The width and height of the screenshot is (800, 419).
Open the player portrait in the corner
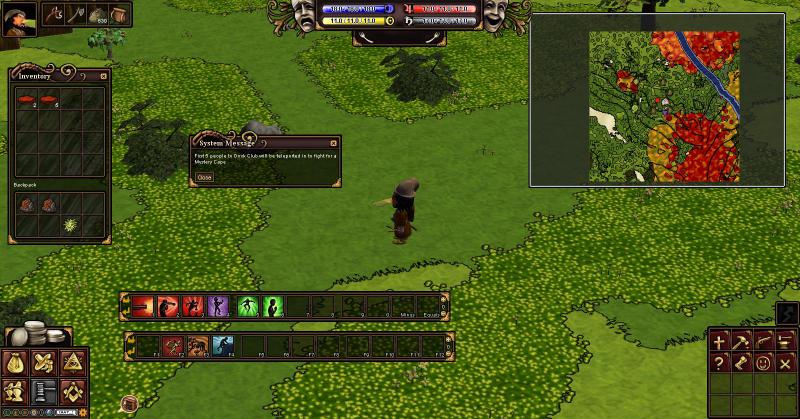point(18,18)
